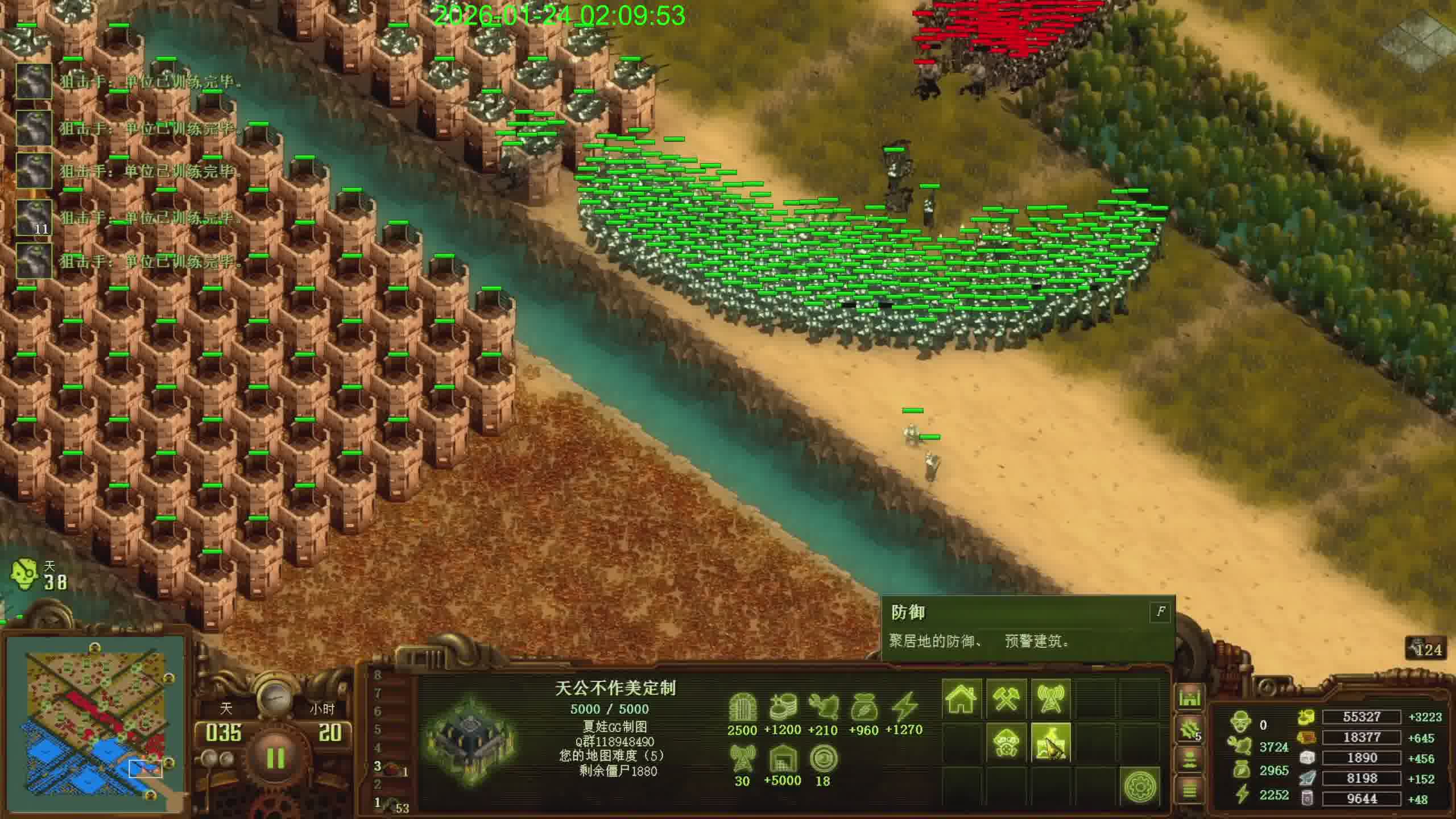Viewport: 1456px width, 819px height.
Task: Select control group 3 with 1 unit
Action: click(x=391, y=768)
